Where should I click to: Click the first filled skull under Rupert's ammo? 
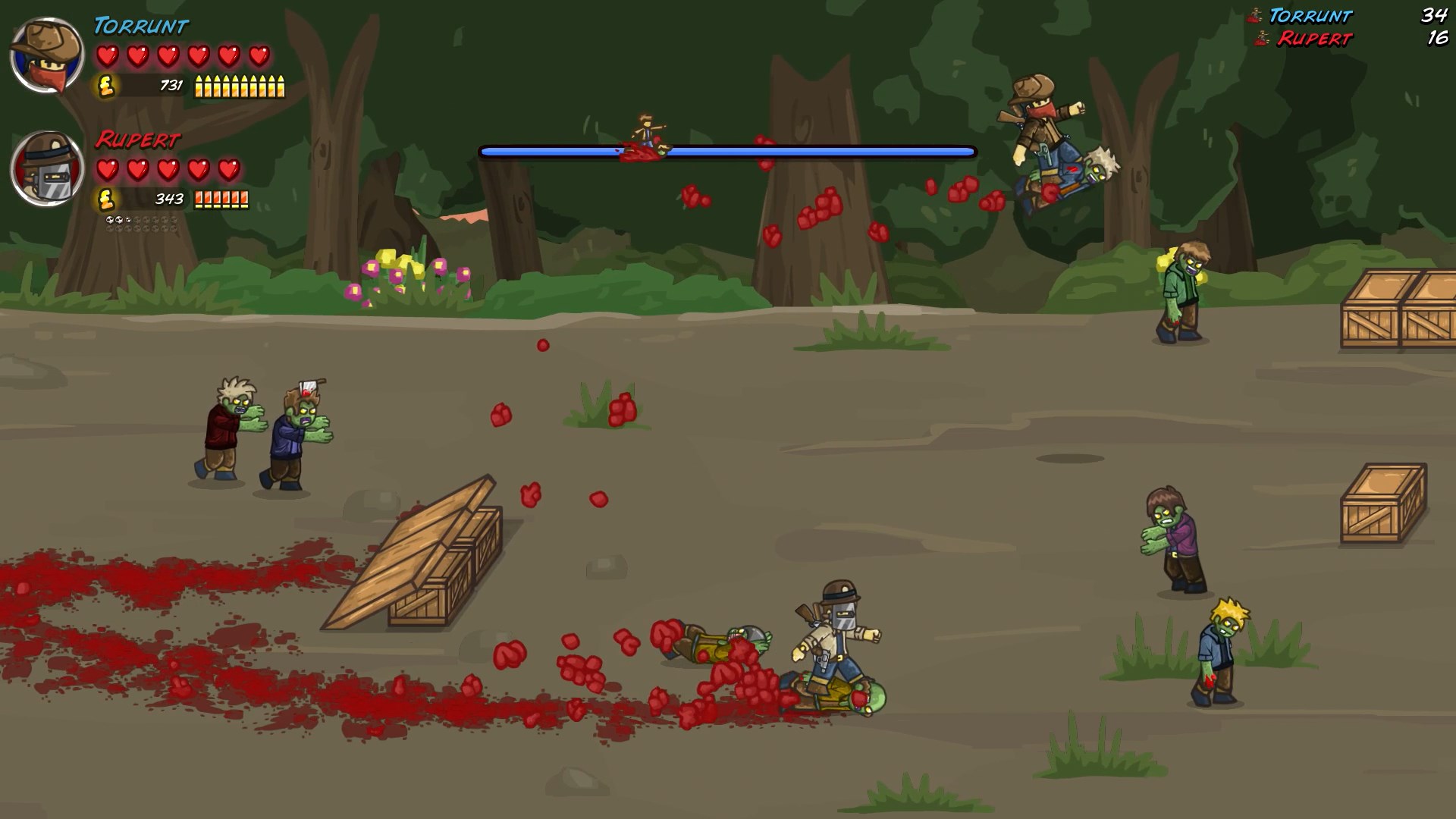tap(110, 220)
